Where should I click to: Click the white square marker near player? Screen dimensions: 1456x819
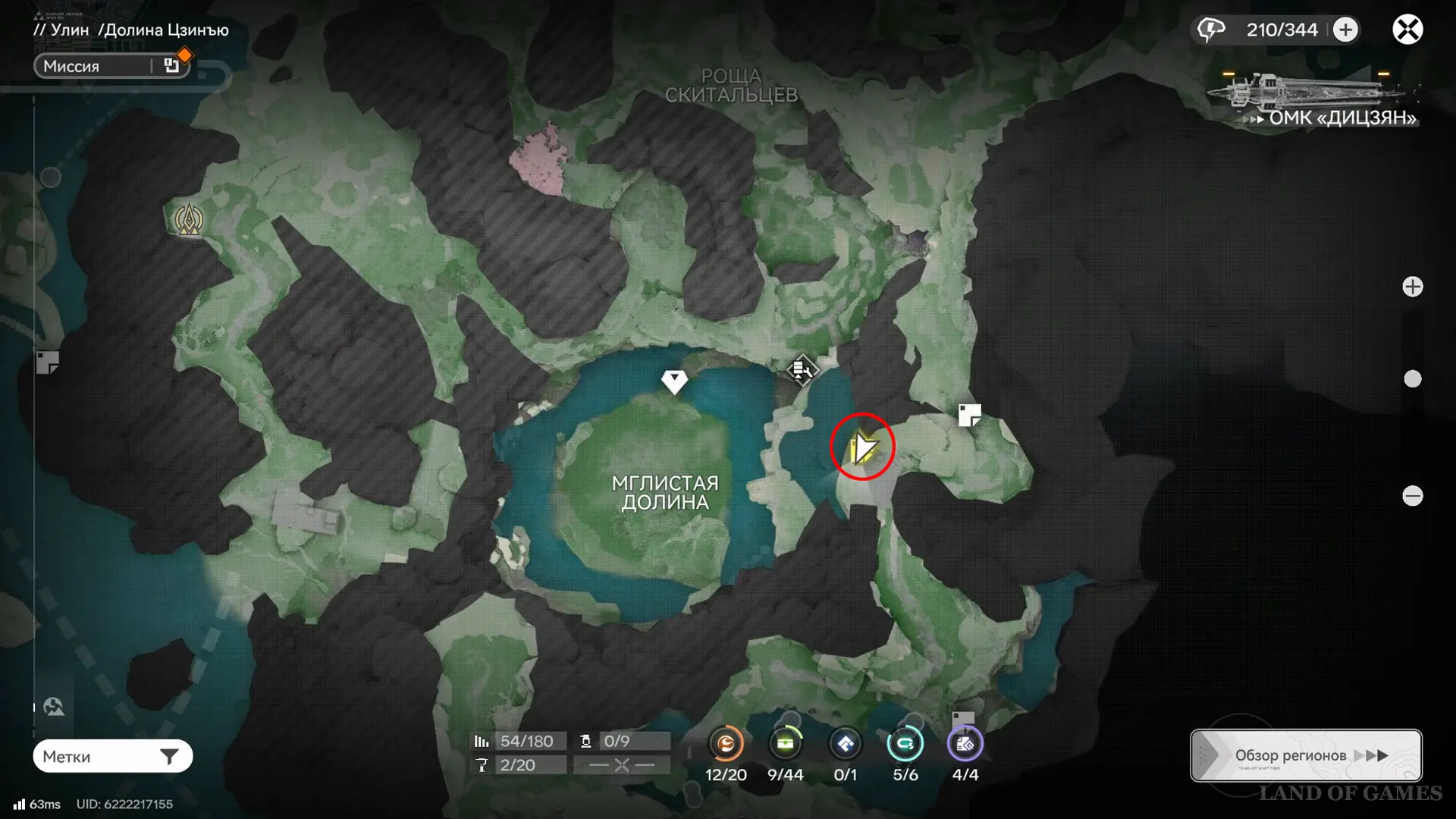(x=969, y=415)
